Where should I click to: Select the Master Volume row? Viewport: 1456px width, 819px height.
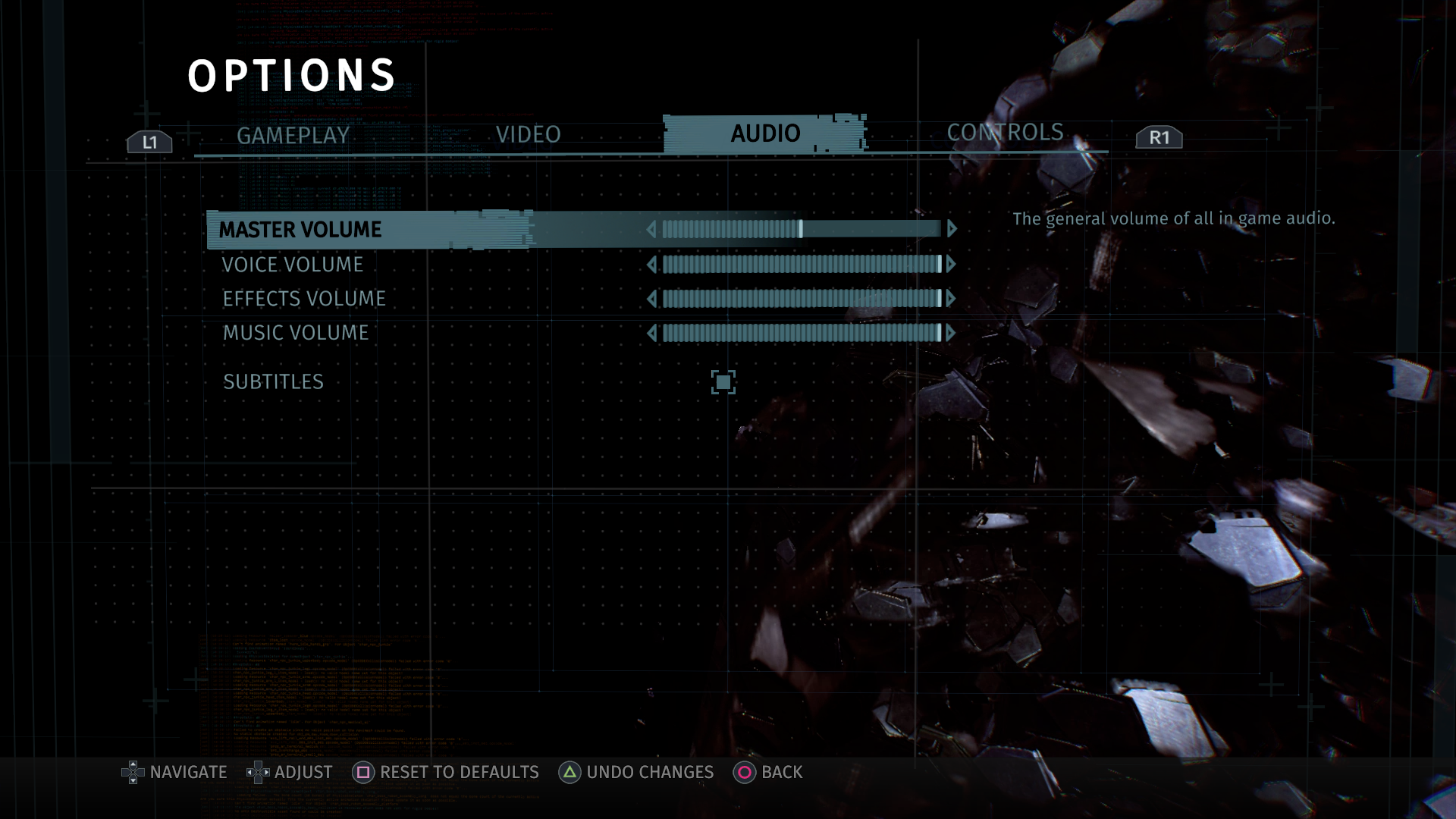click(x=300, y=230)
